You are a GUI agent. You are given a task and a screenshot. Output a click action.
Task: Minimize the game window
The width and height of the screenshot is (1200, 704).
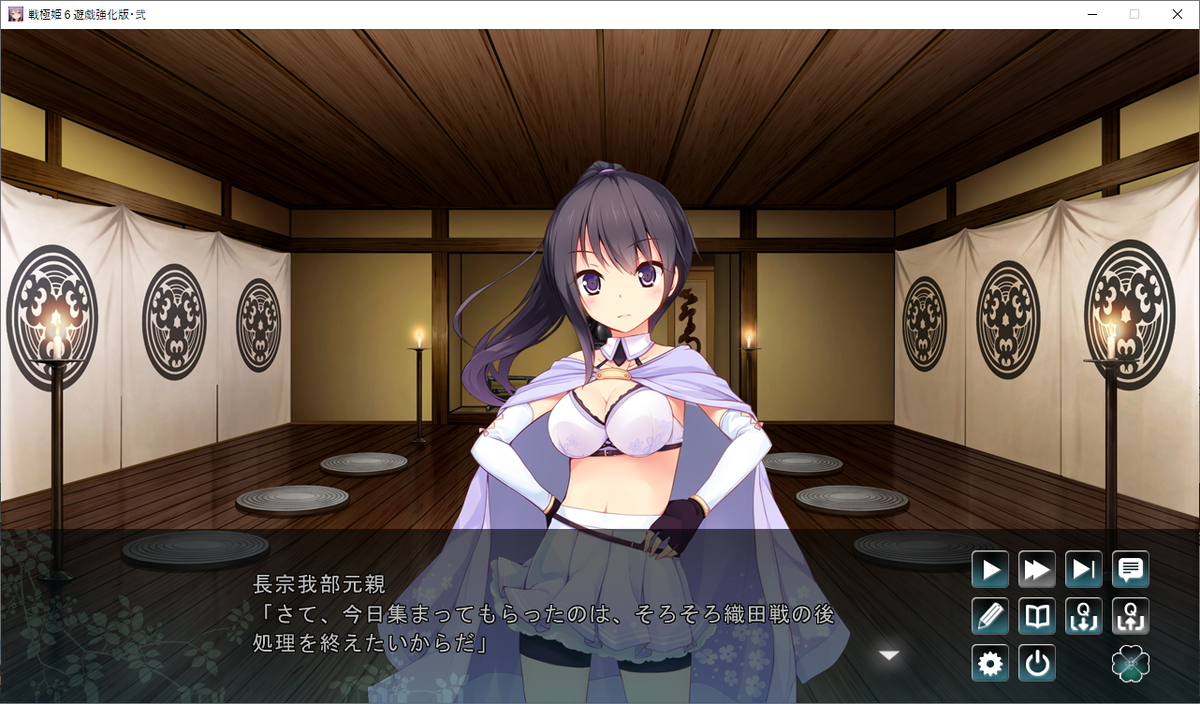tap(1089, 14)
